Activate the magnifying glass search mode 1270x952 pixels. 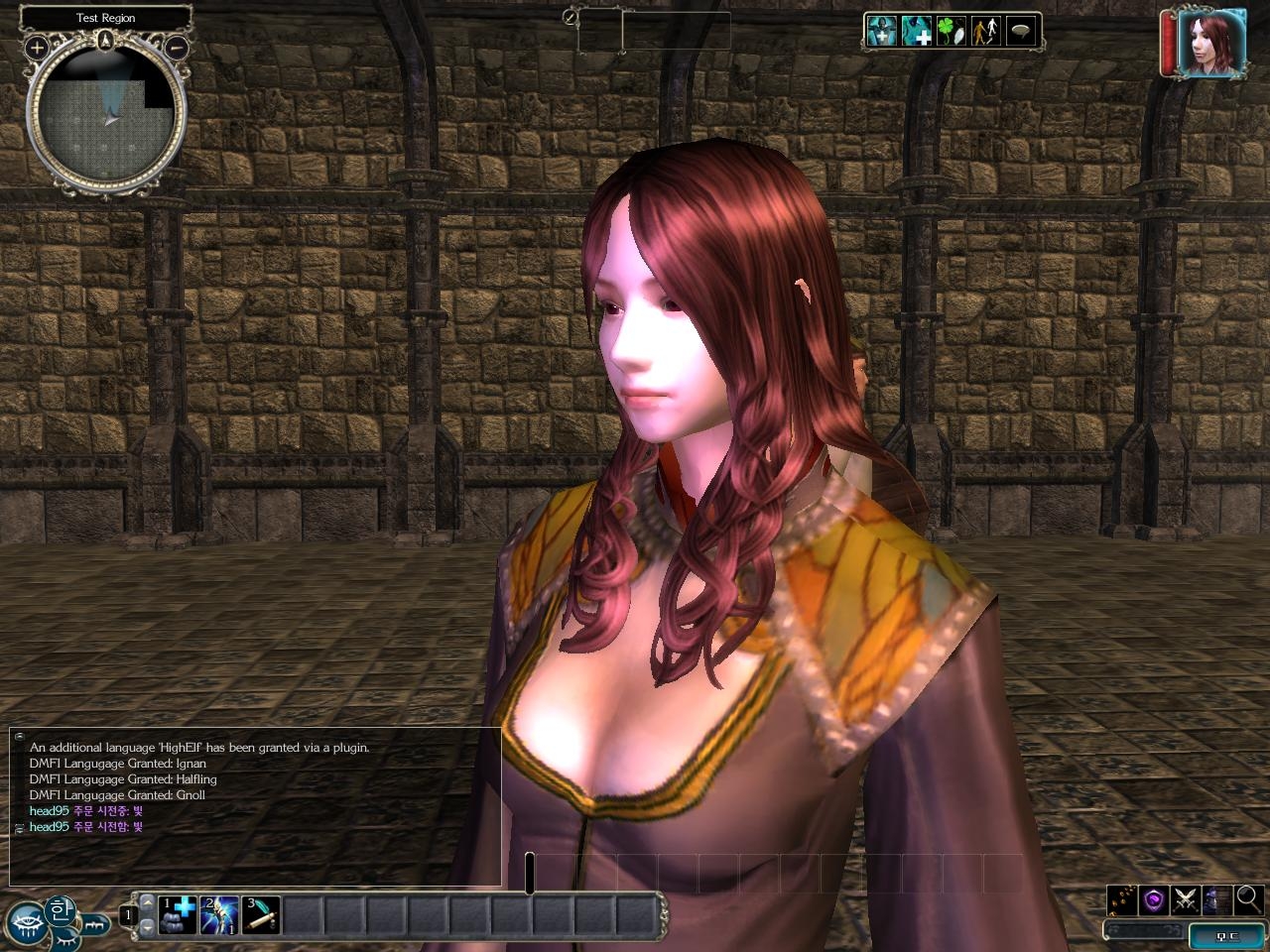click(x=1248, y=899)
